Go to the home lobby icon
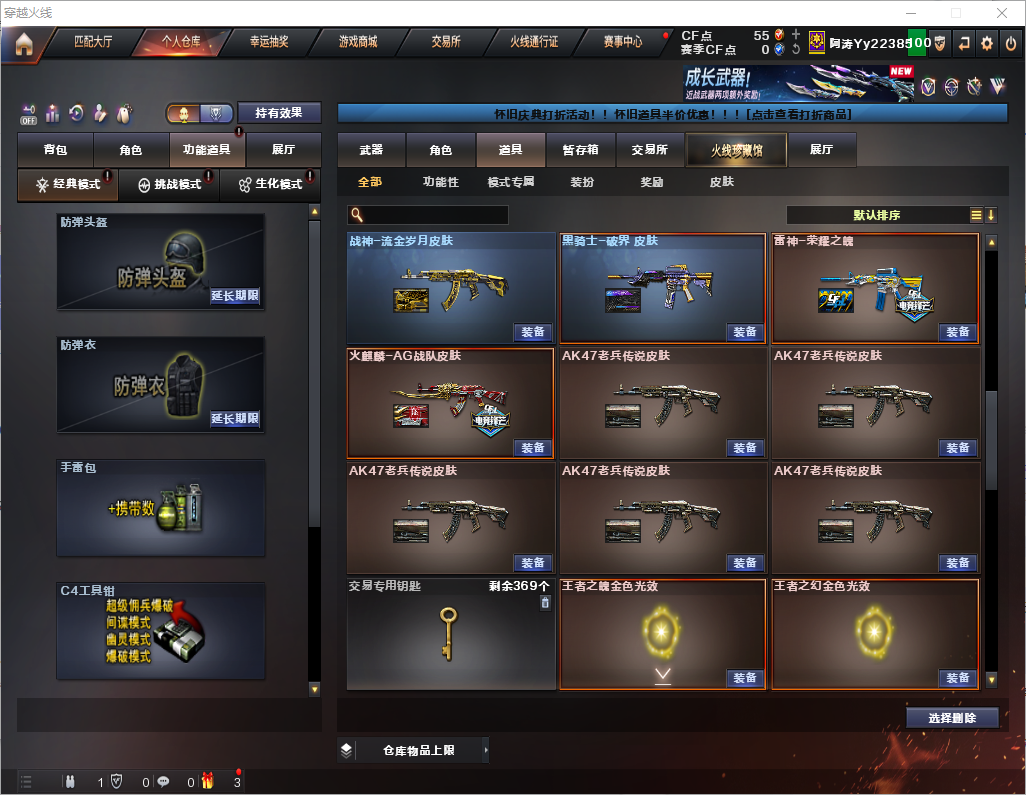Image resolution: width=1026 pixels, height=795 pixels. tap(24, 43)
